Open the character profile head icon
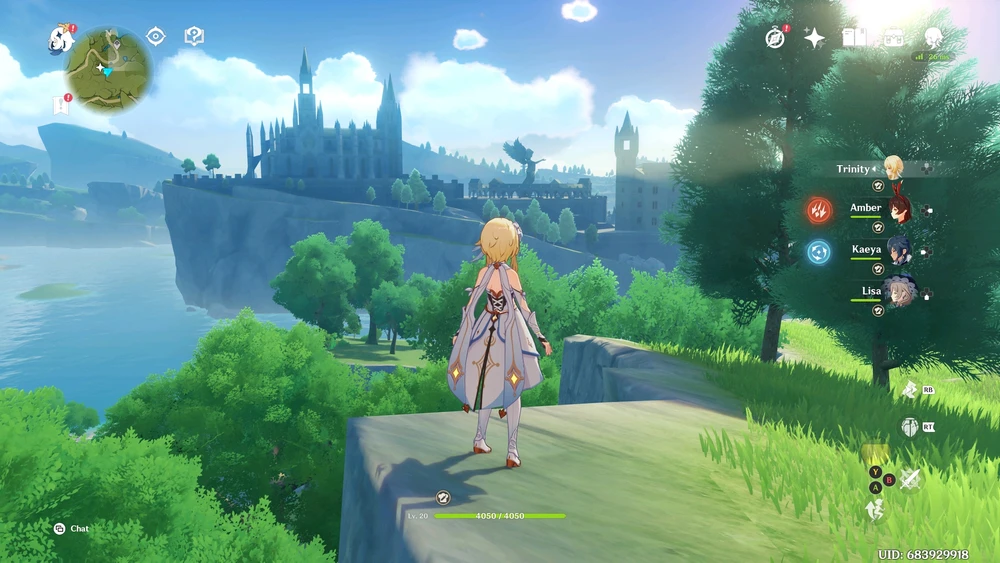 [x=933, y=38]
